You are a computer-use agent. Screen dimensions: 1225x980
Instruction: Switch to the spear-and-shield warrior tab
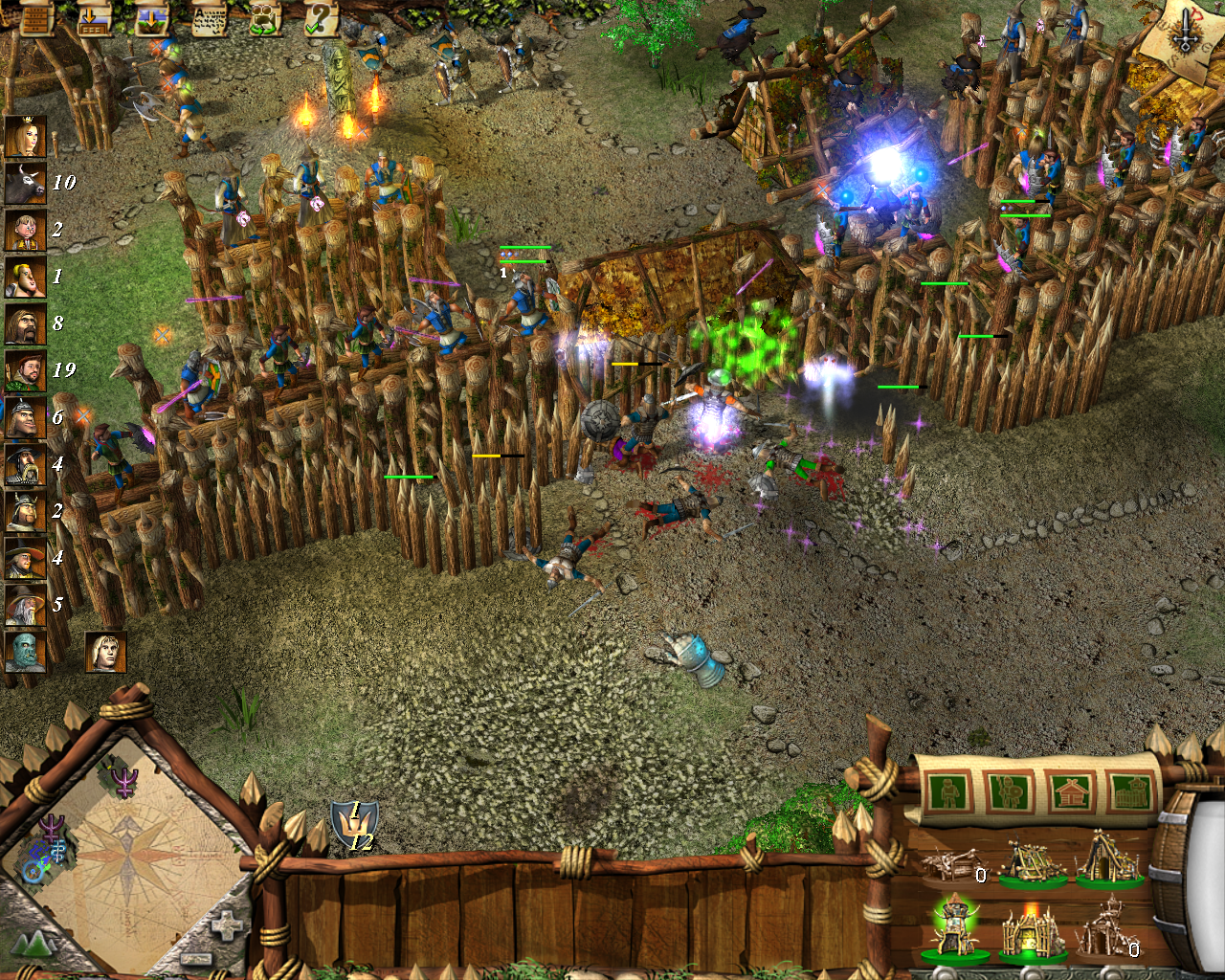1009,792
